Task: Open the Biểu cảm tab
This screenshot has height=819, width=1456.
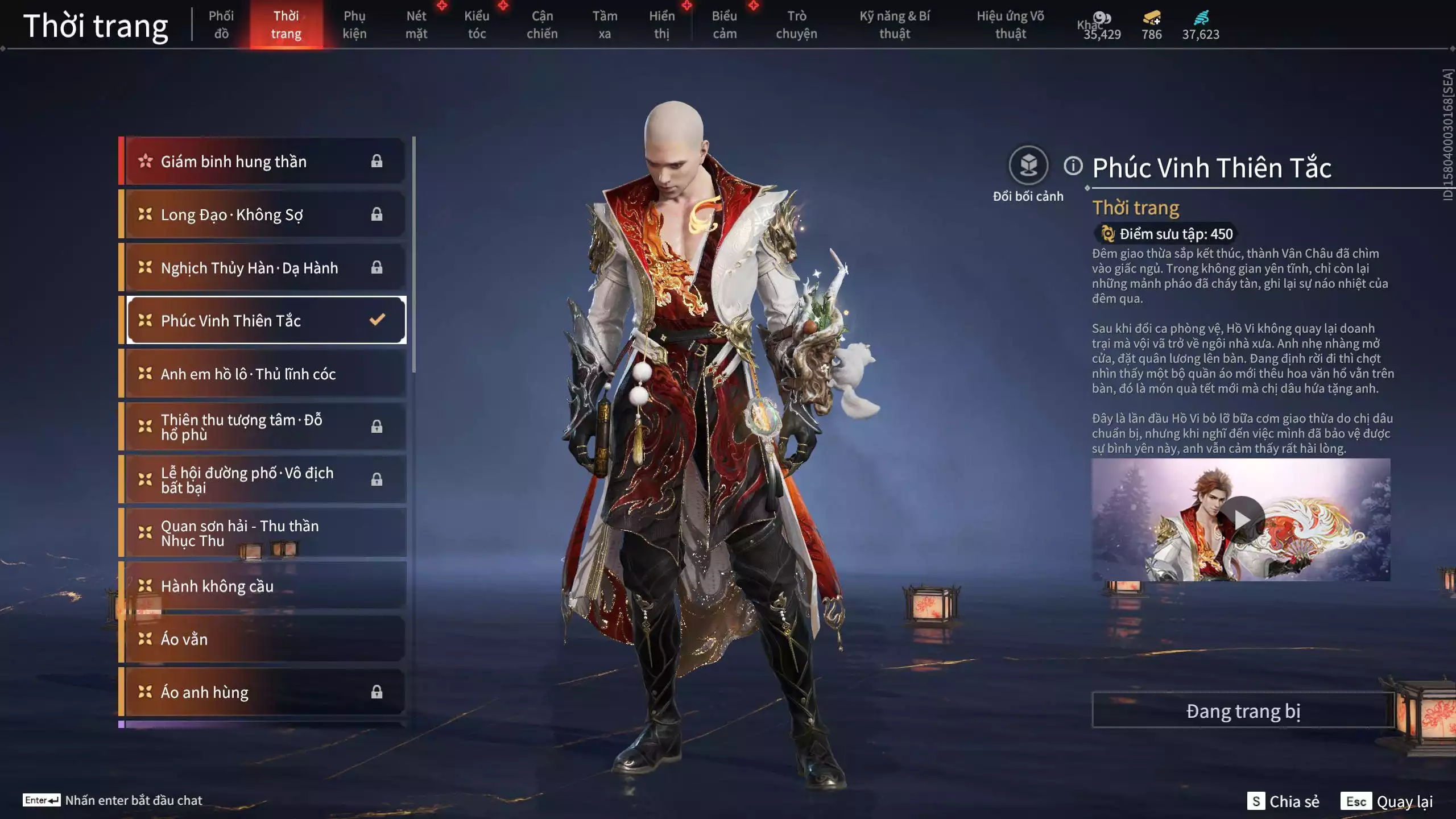Action: click(x=725, y=25)
